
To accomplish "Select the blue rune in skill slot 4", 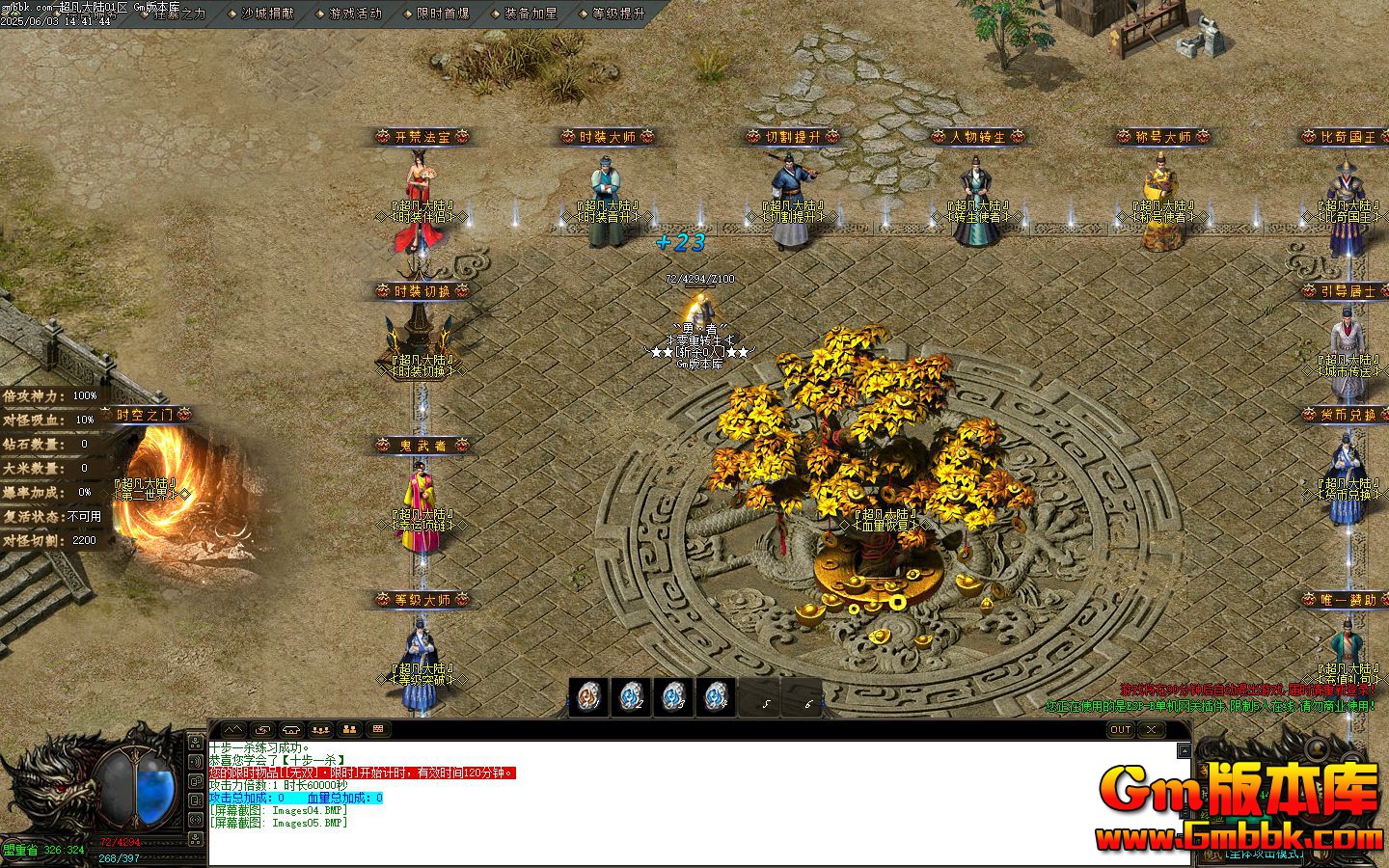I will [717, 696].
